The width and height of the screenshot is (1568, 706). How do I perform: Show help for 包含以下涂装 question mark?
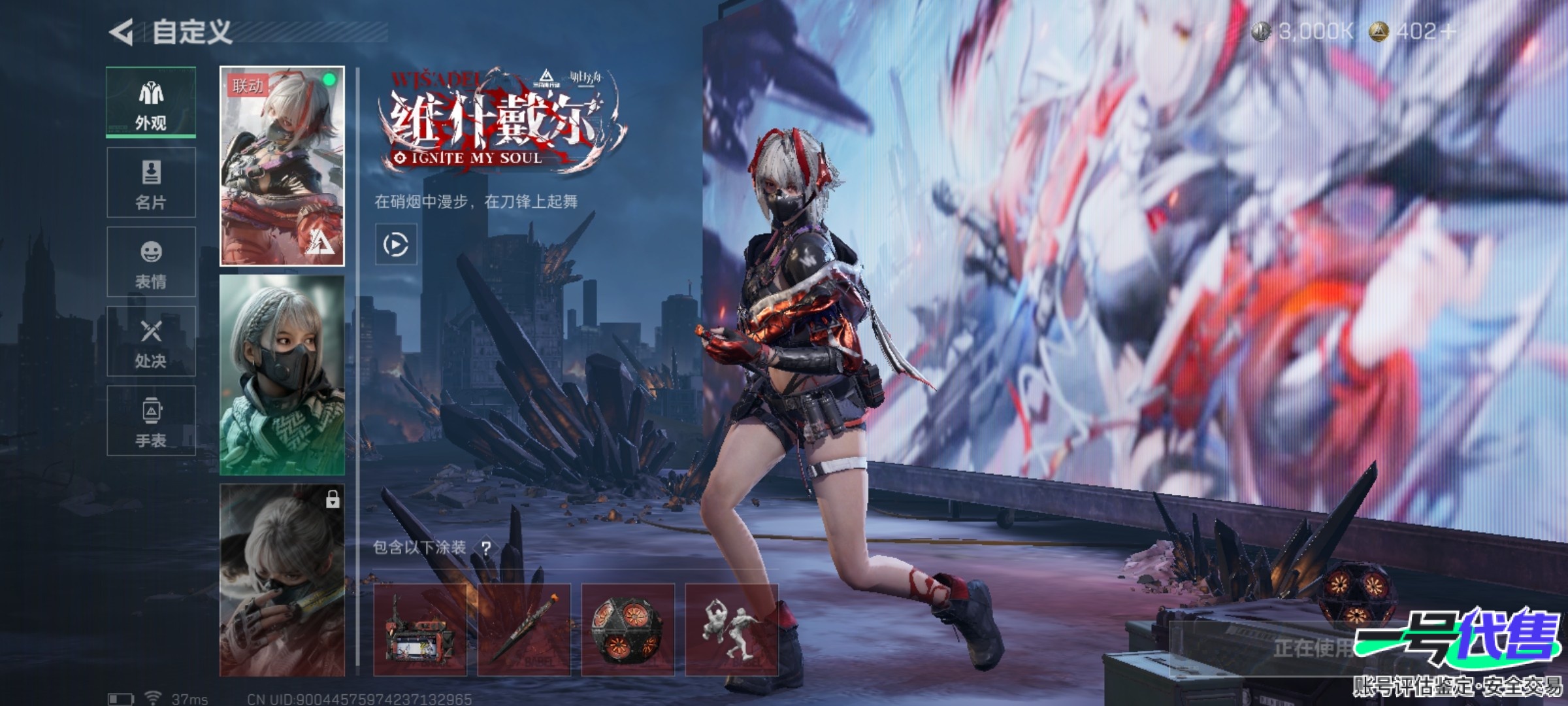point(485,548)
